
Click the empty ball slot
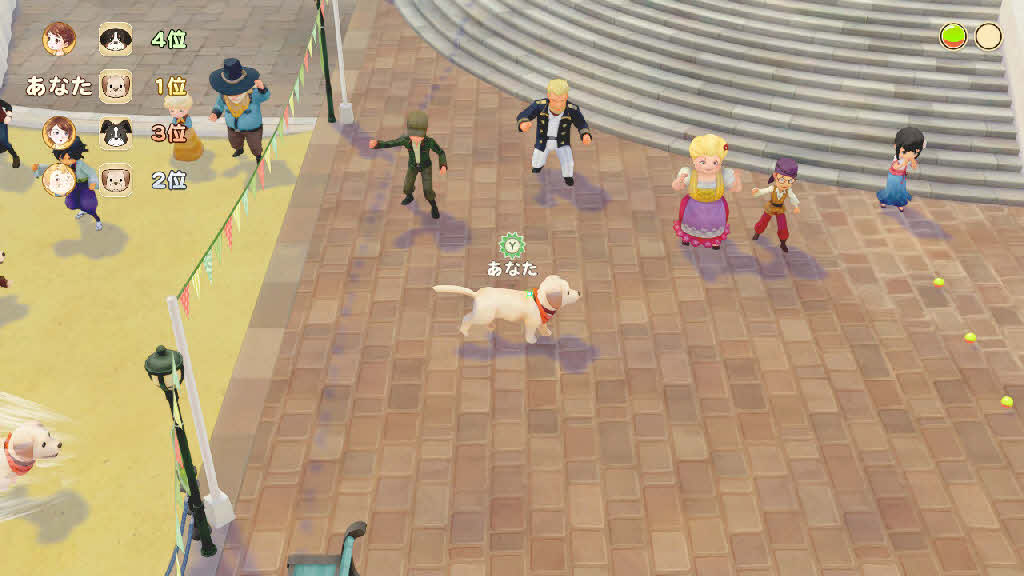(988, 37)
